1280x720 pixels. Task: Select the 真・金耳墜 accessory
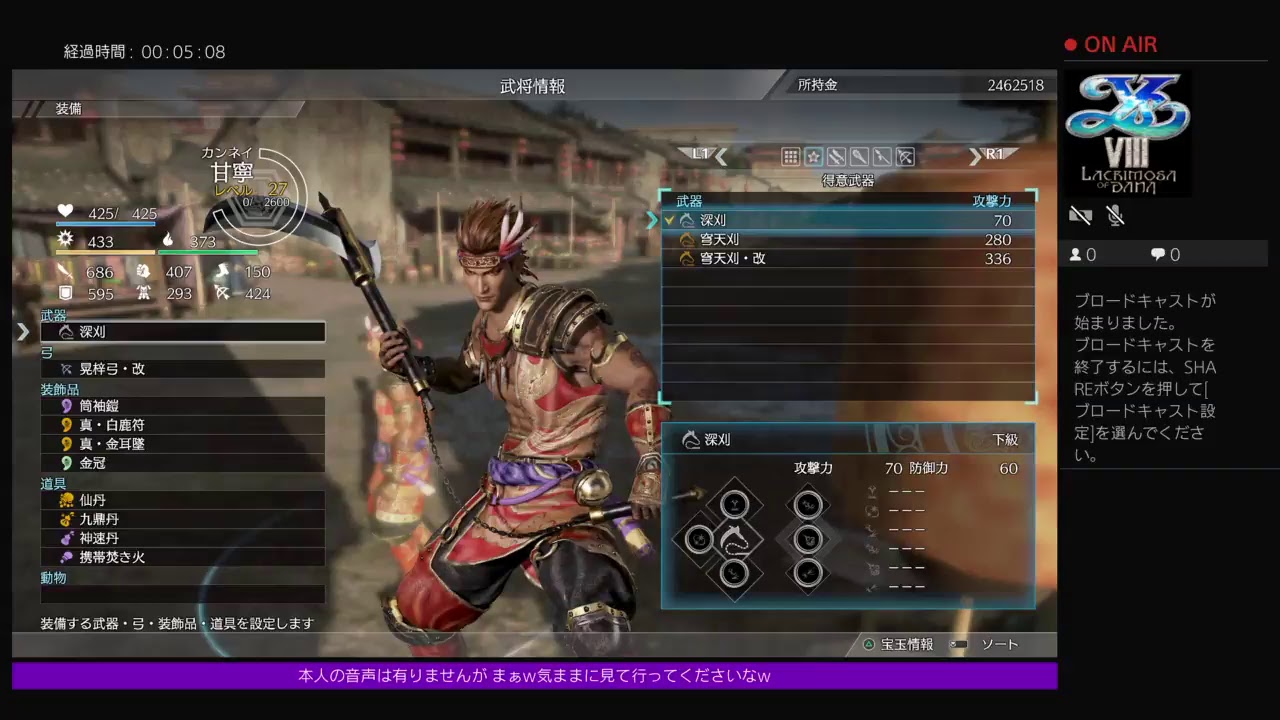click(x=182, y=444)
